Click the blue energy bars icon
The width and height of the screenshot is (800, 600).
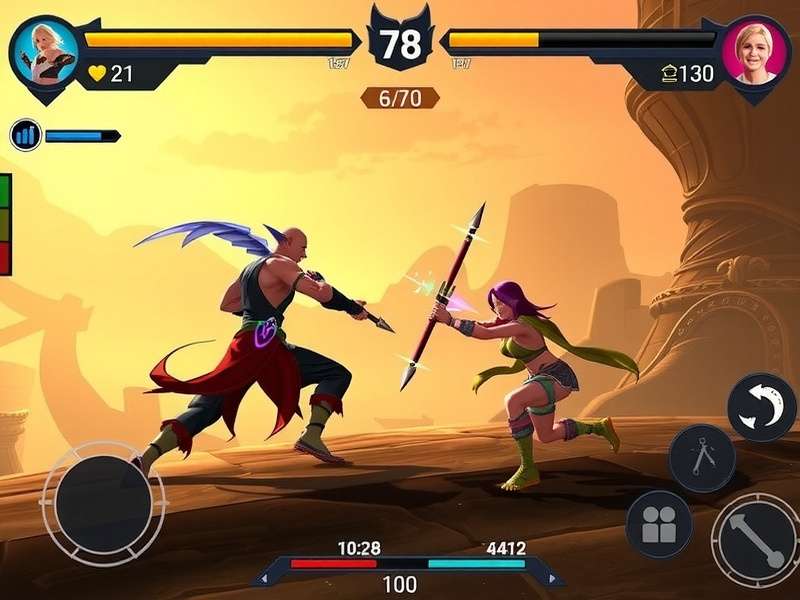[x=26, y=135]
